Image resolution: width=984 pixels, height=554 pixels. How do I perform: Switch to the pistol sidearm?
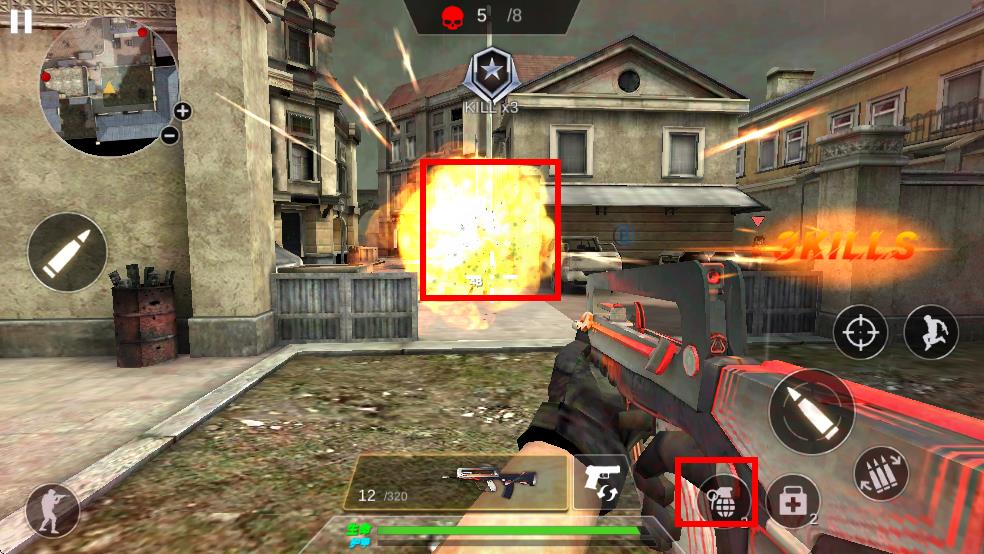[x=601, y=483]
